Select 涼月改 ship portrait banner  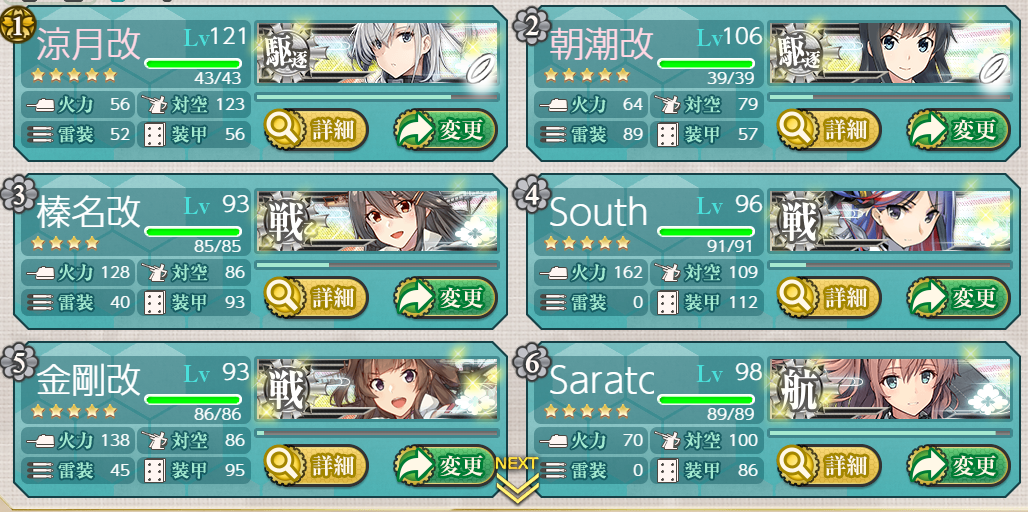(x=378, y=53)
